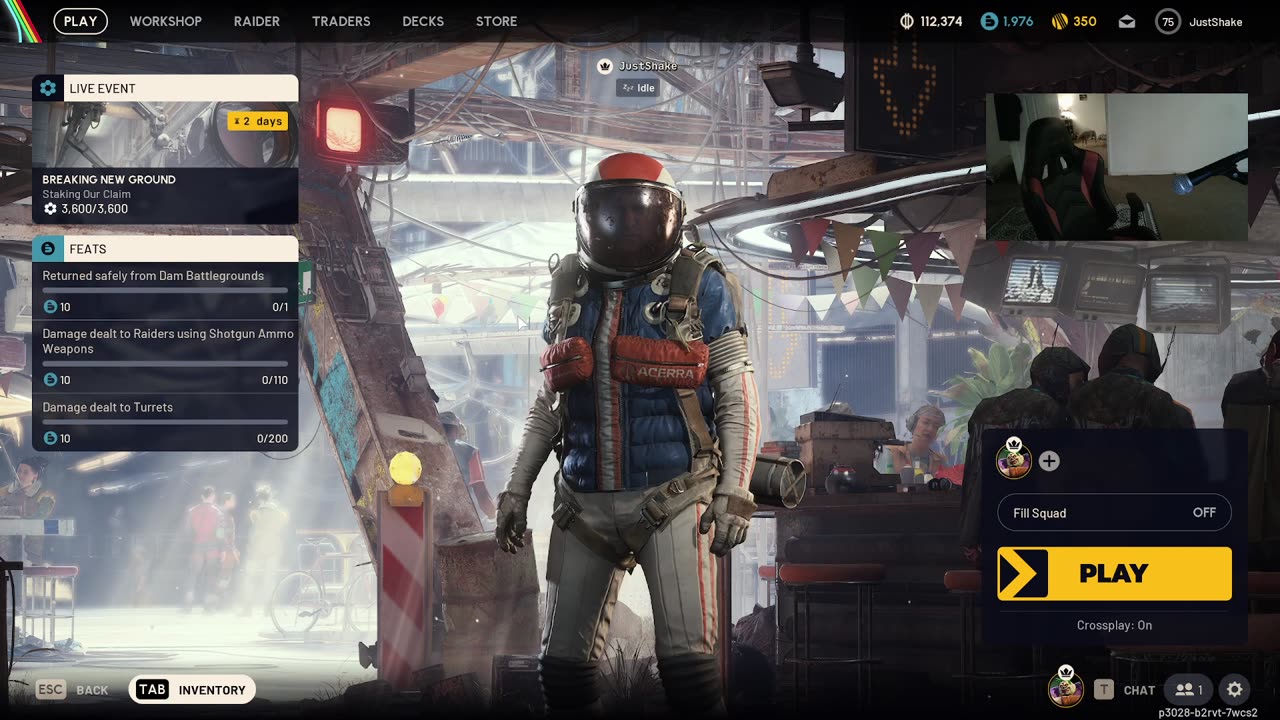The width and height of the screenshot is (1280, 720).
Task: Click the yellow PLAY button
Action: click(1114, 574)
